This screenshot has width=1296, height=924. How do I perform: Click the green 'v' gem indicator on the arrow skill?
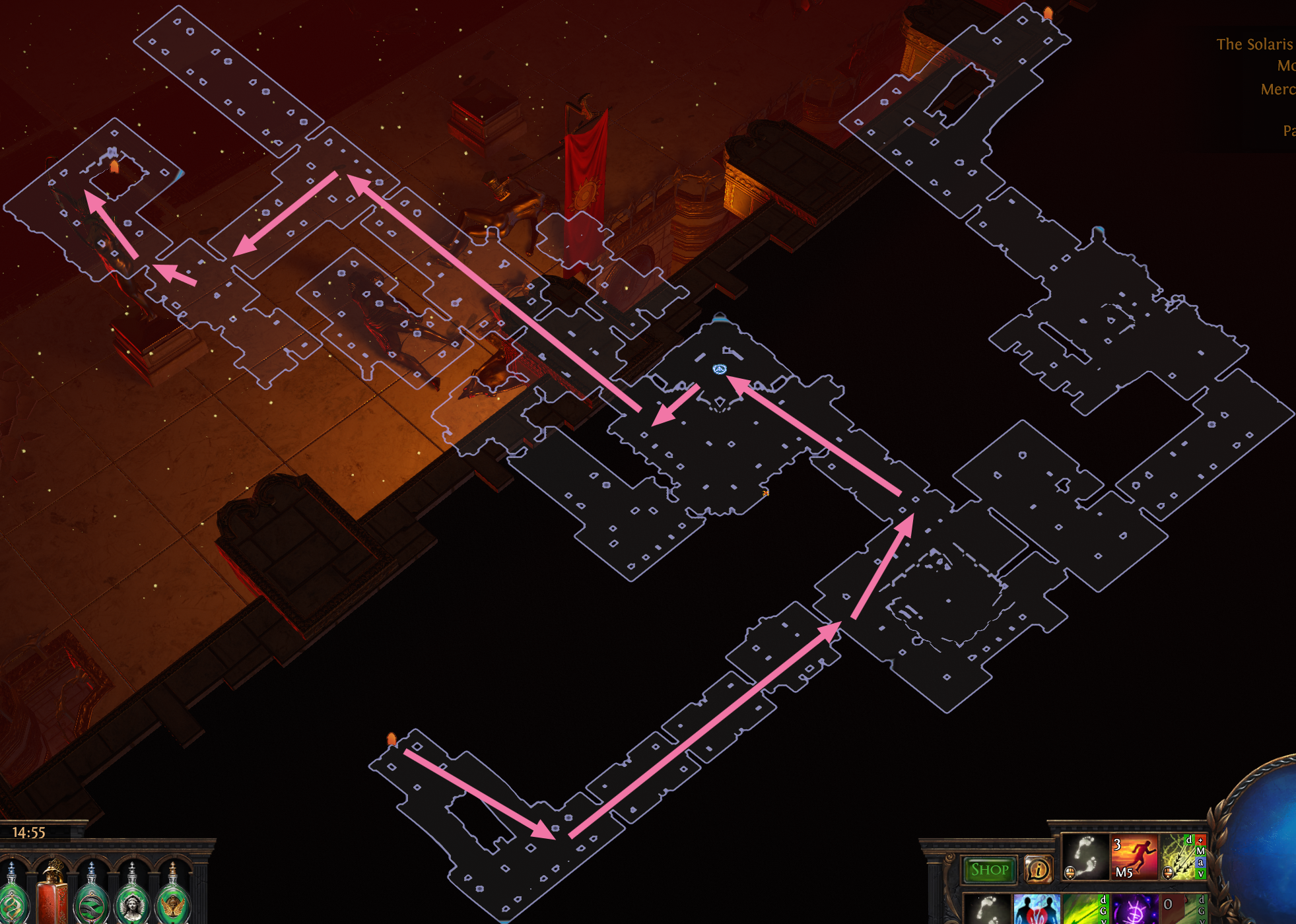point(1201,874)
